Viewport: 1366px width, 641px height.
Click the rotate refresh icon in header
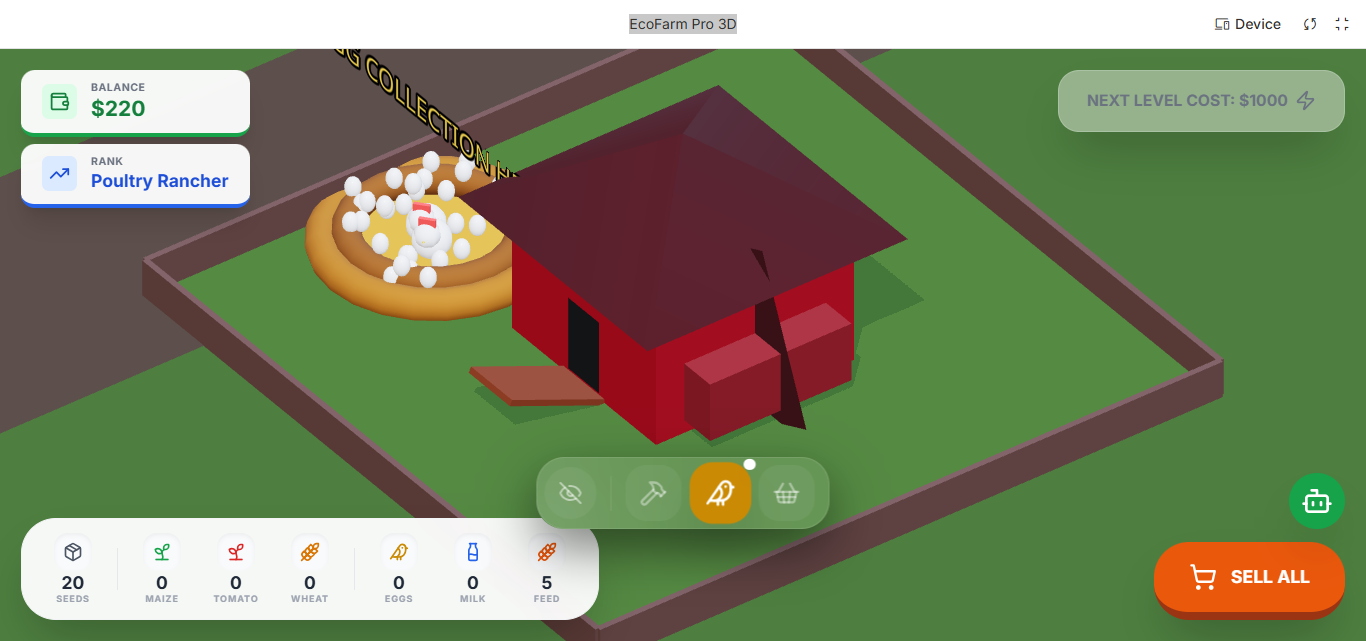(1310, 24)
